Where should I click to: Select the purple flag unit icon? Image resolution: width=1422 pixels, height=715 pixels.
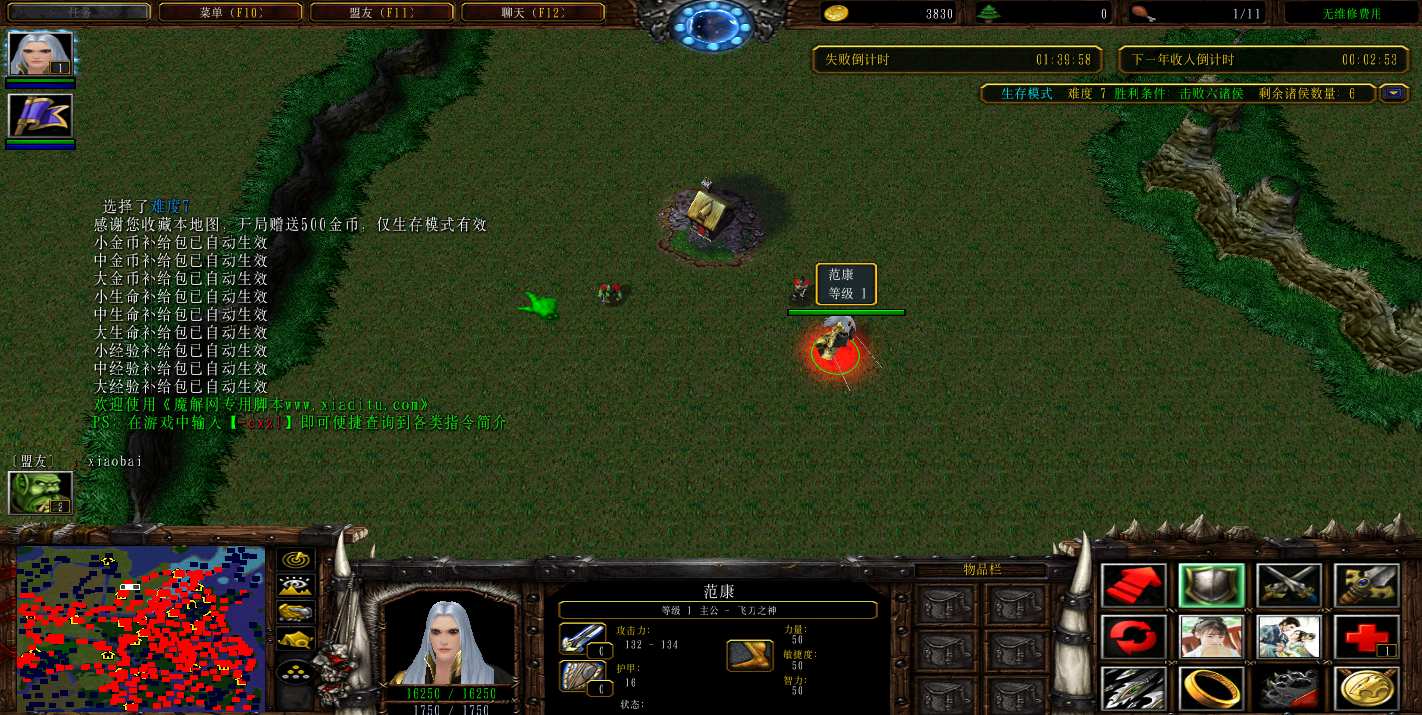coord(41,116)
